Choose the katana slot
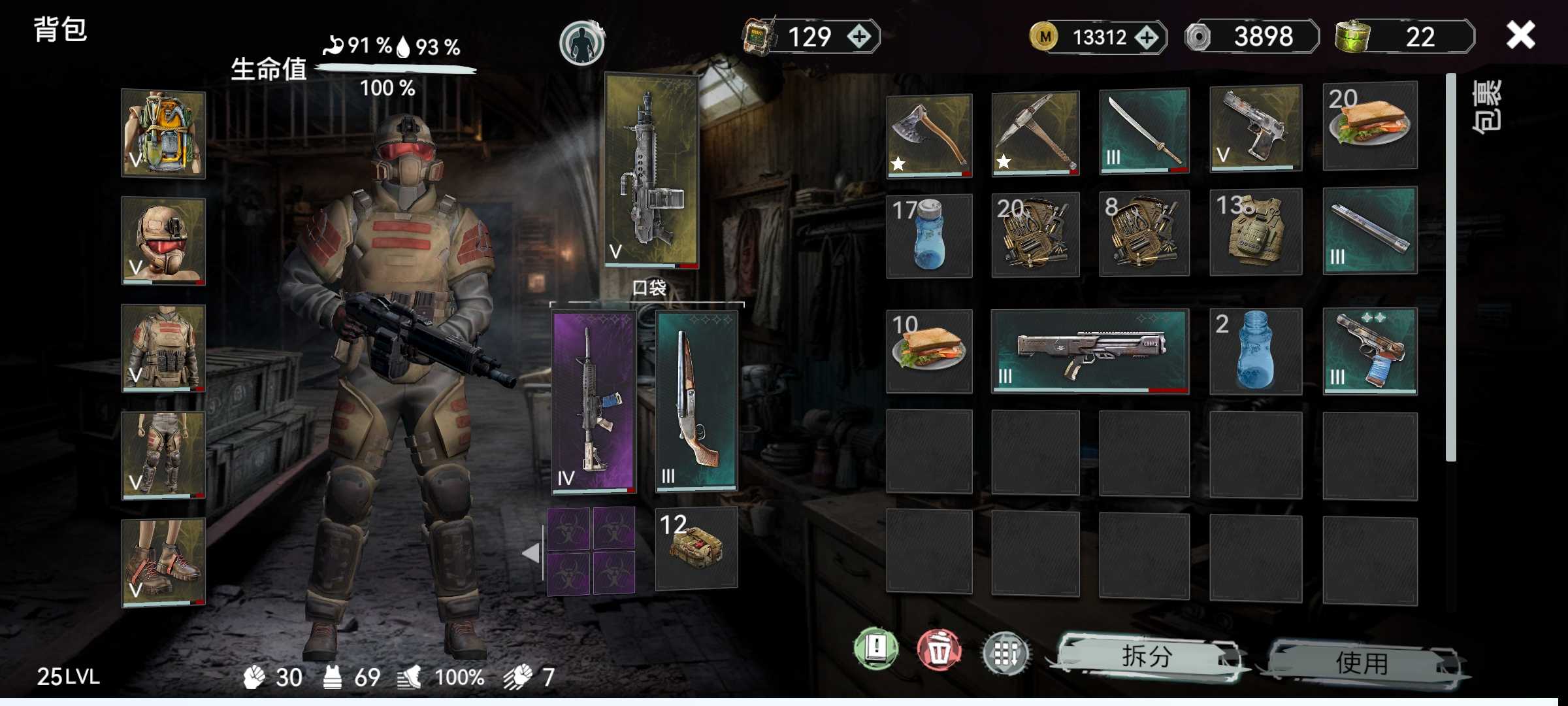 pos(1144,132)
